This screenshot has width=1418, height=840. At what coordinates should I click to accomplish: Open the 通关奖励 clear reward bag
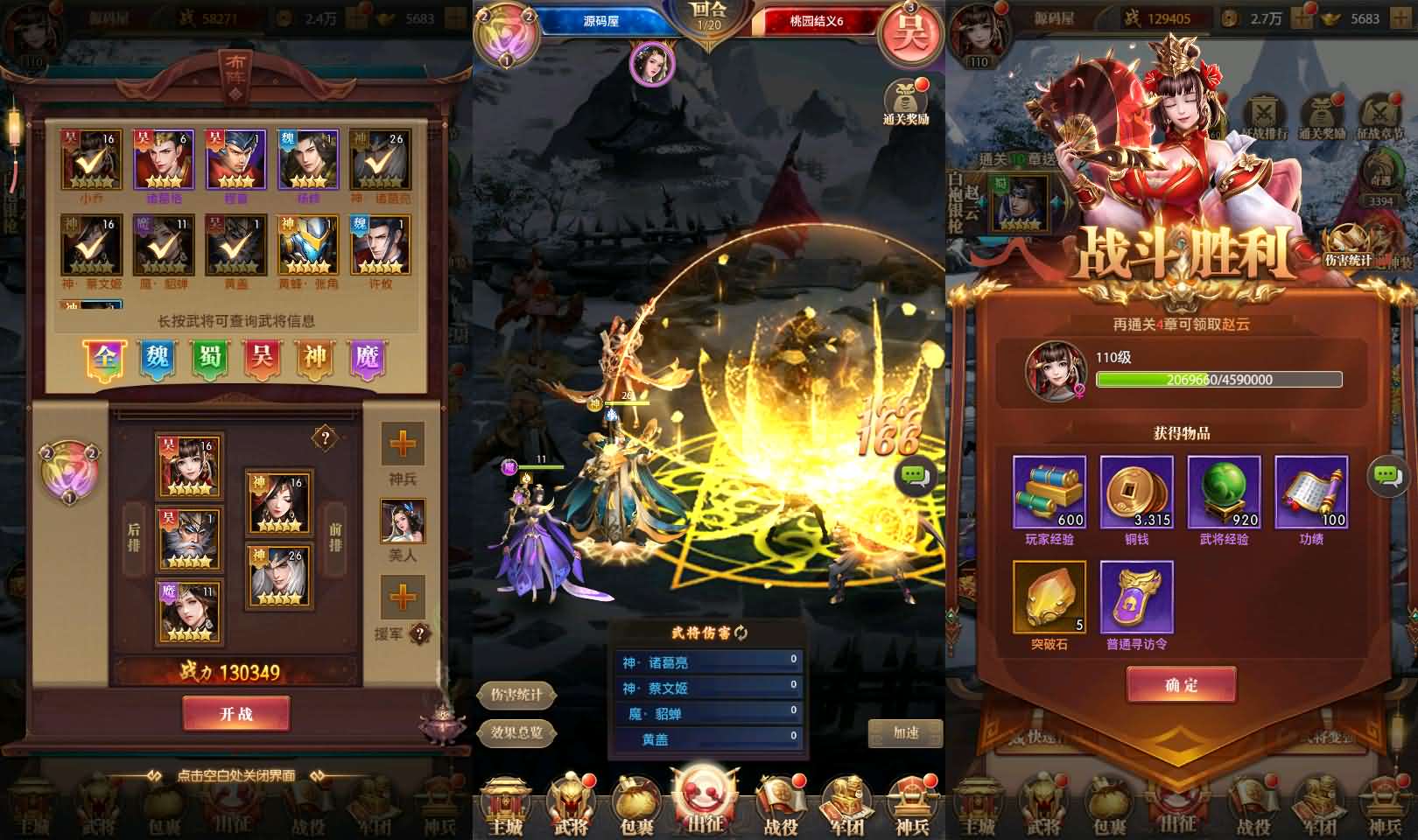[906, 101]
